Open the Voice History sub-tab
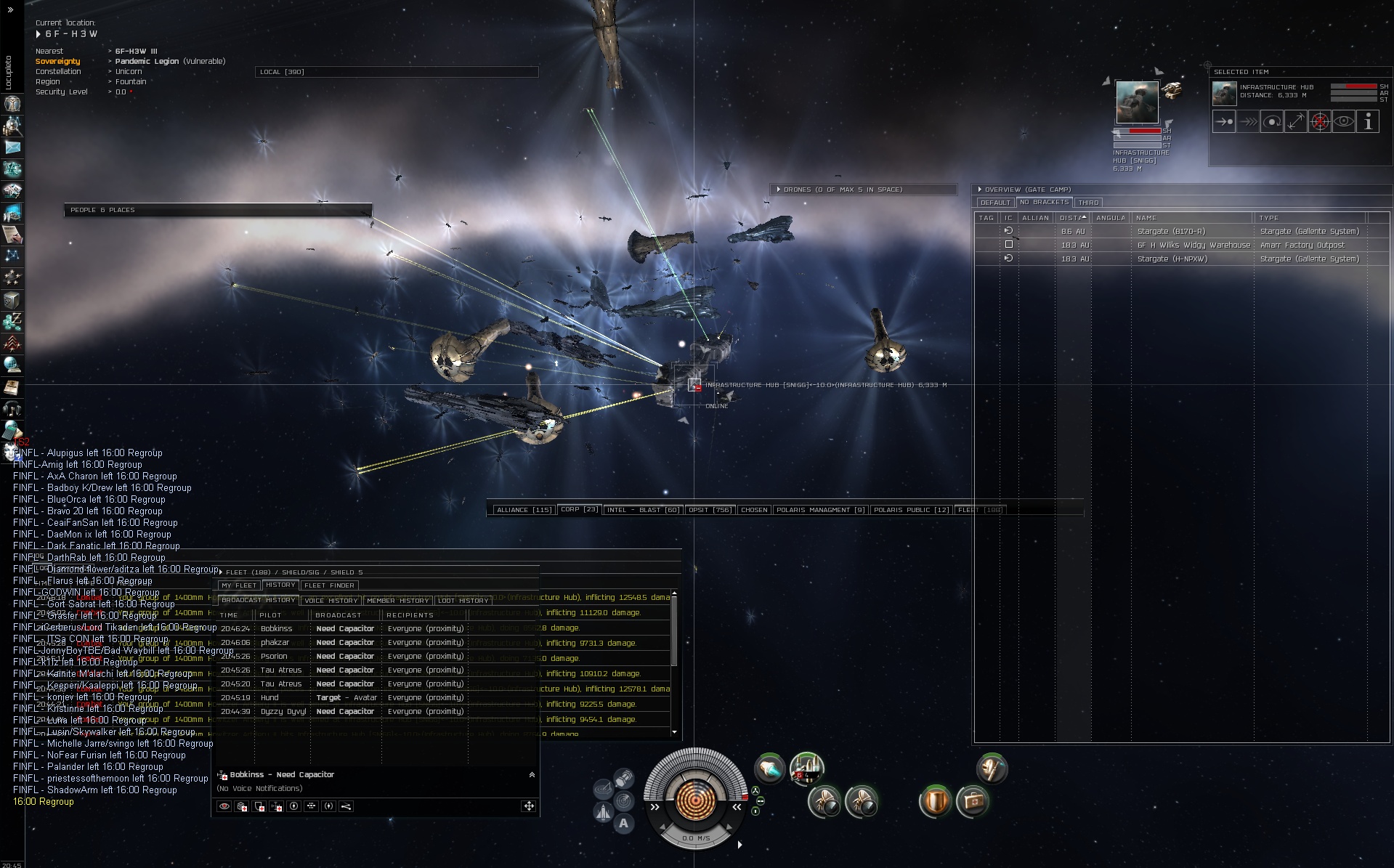 click(331, 601)
